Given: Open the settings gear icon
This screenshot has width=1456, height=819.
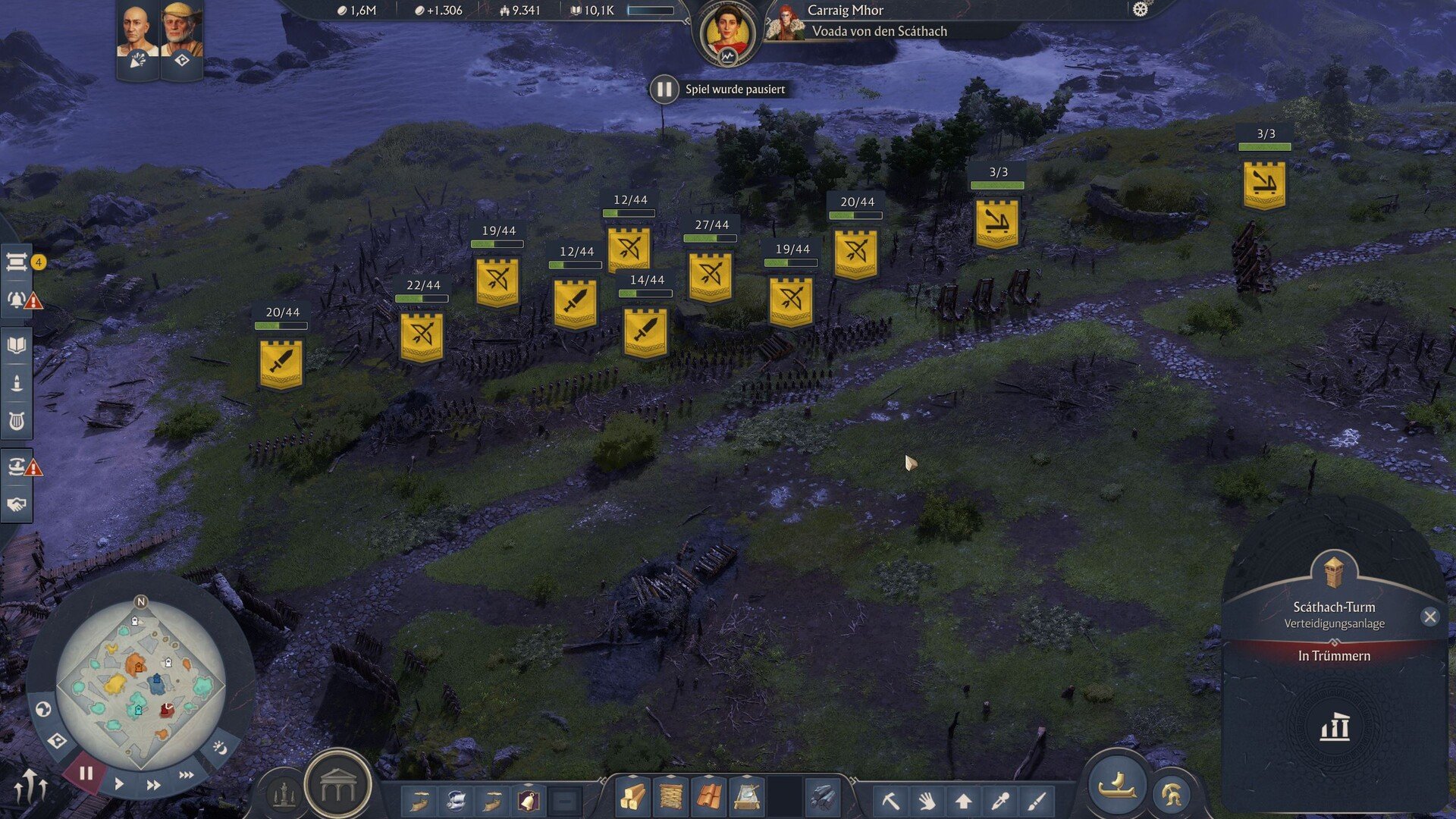Looking at the screenshot, I should (1140, 10).
